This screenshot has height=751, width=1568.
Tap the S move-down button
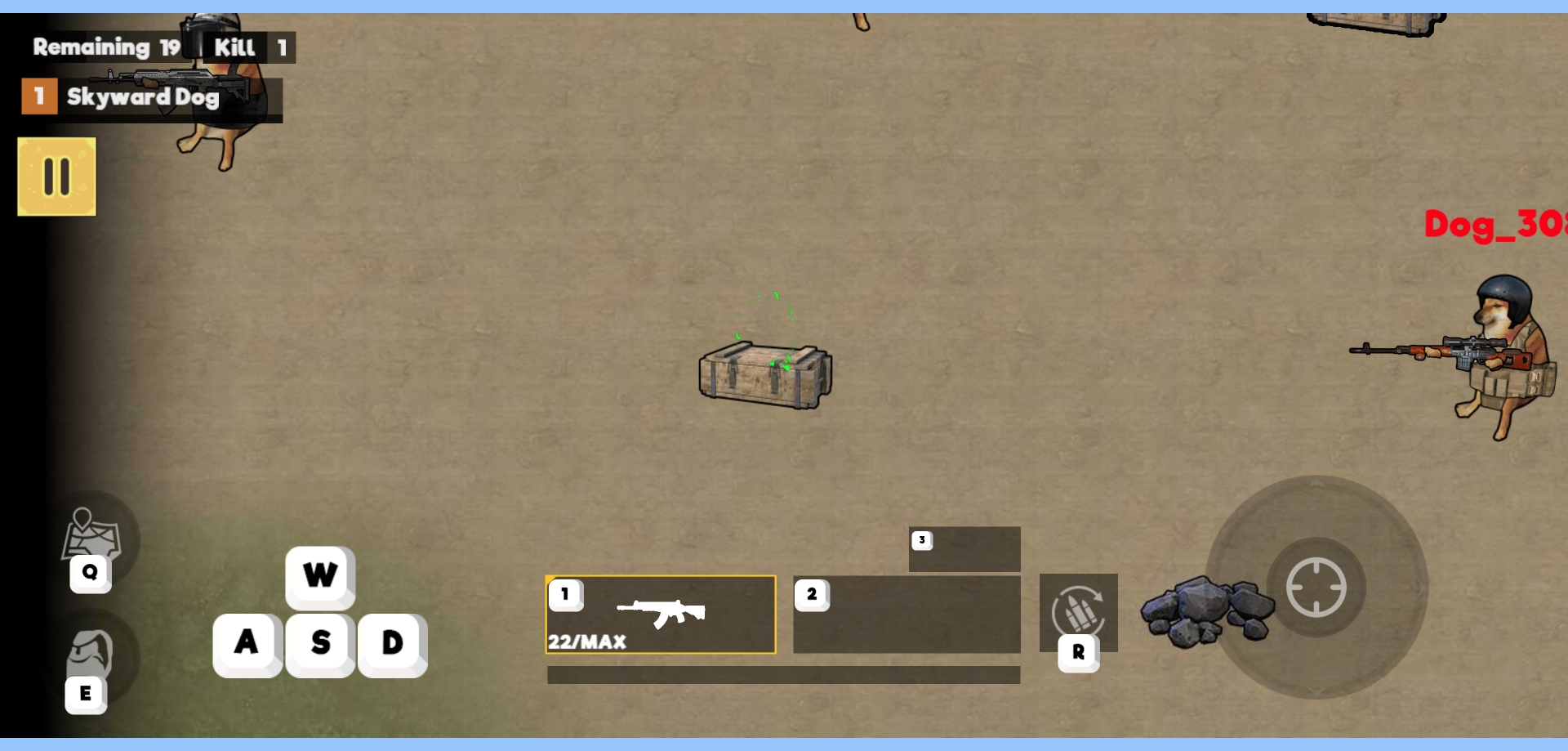(x=320, y=643)
